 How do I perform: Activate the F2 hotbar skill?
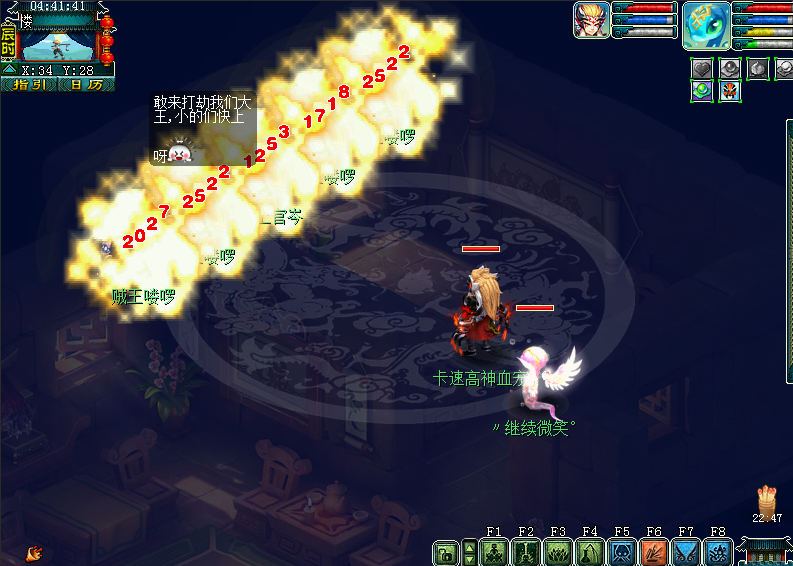(x=526, y=552)
